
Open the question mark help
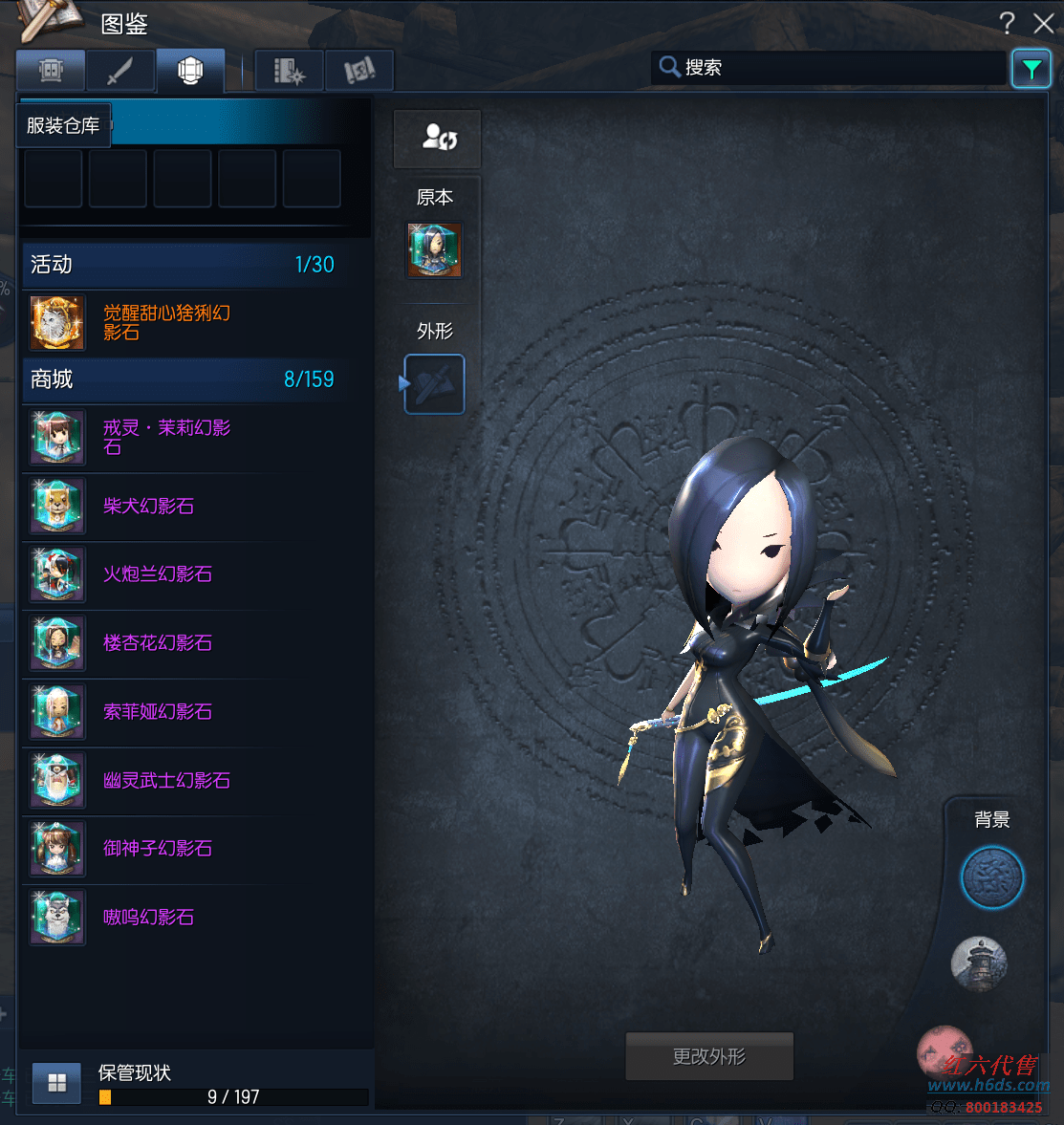pos(1007,23)
